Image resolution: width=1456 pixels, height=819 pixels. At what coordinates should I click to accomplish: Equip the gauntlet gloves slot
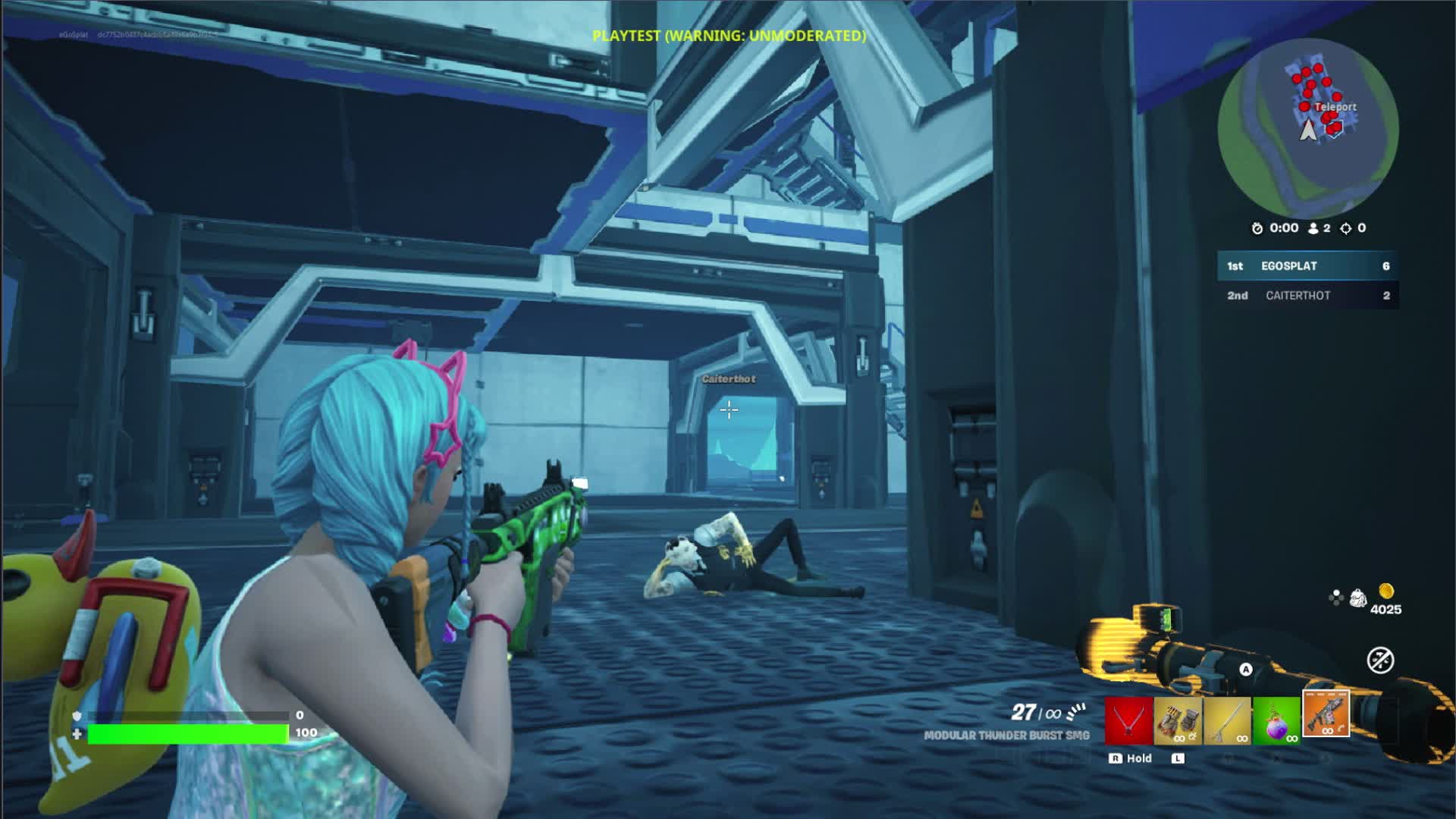[x=1178, y=720]
